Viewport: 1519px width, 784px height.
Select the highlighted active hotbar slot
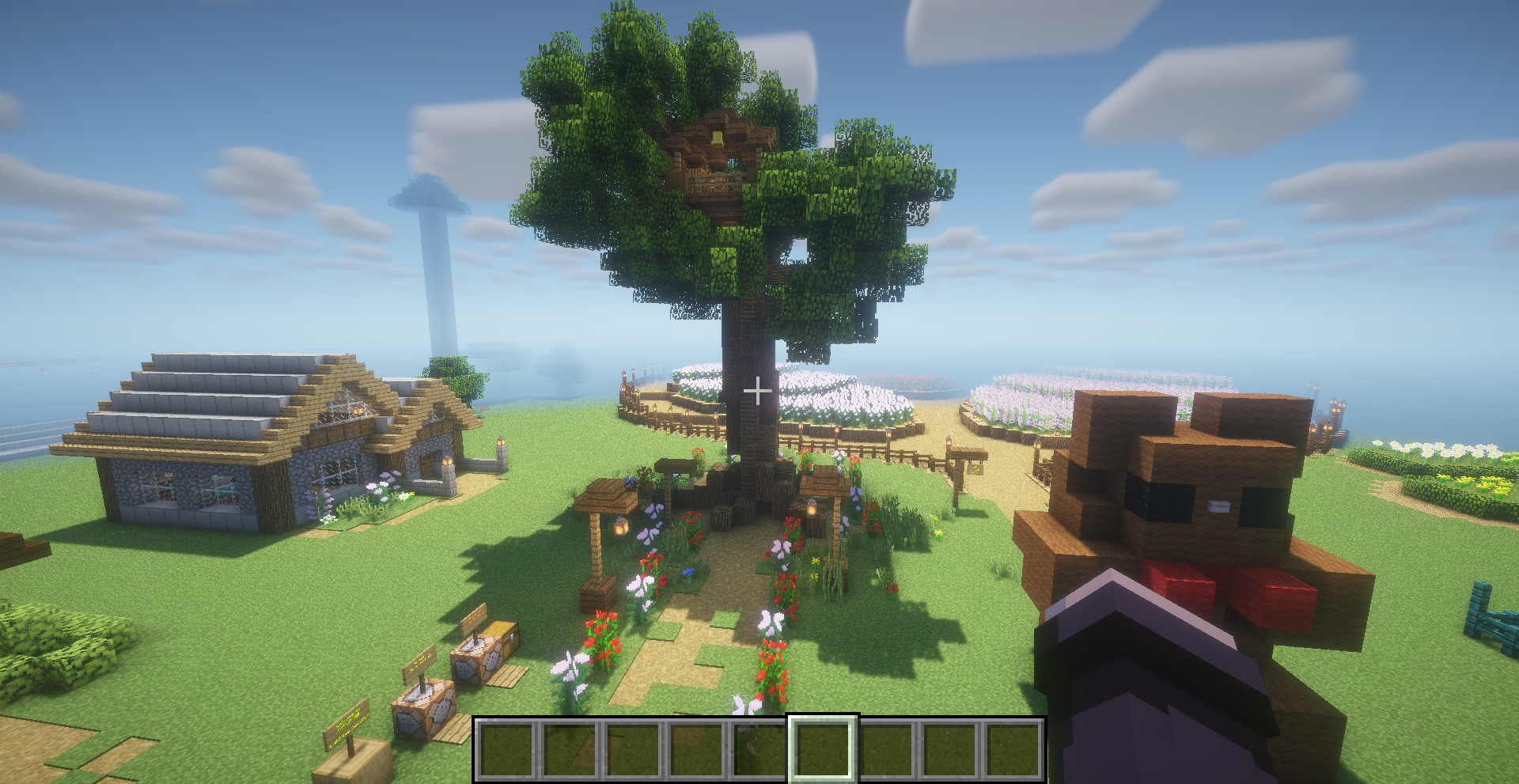(822, 748)
